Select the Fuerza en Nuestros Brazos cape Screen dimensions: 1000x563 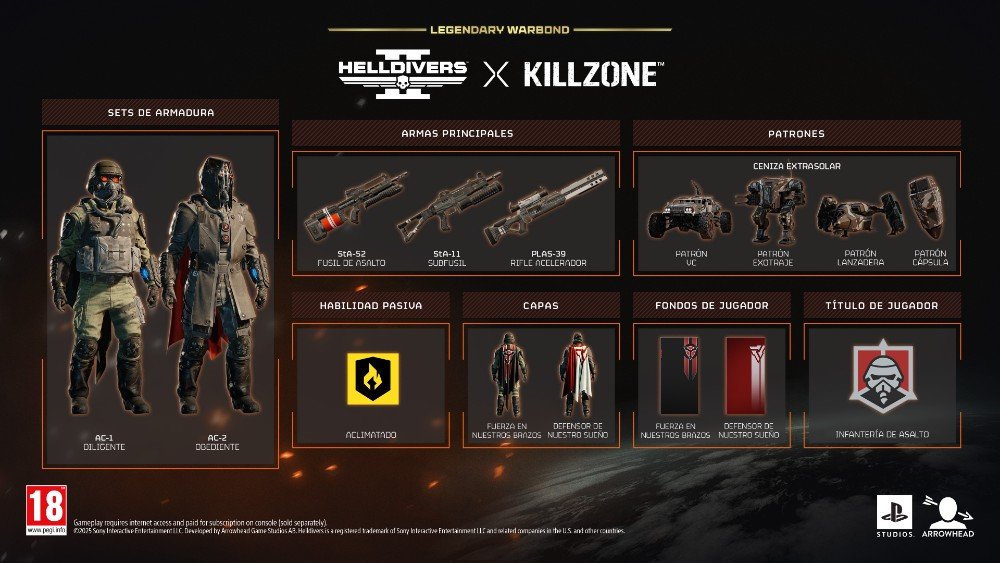pos(505,373)
